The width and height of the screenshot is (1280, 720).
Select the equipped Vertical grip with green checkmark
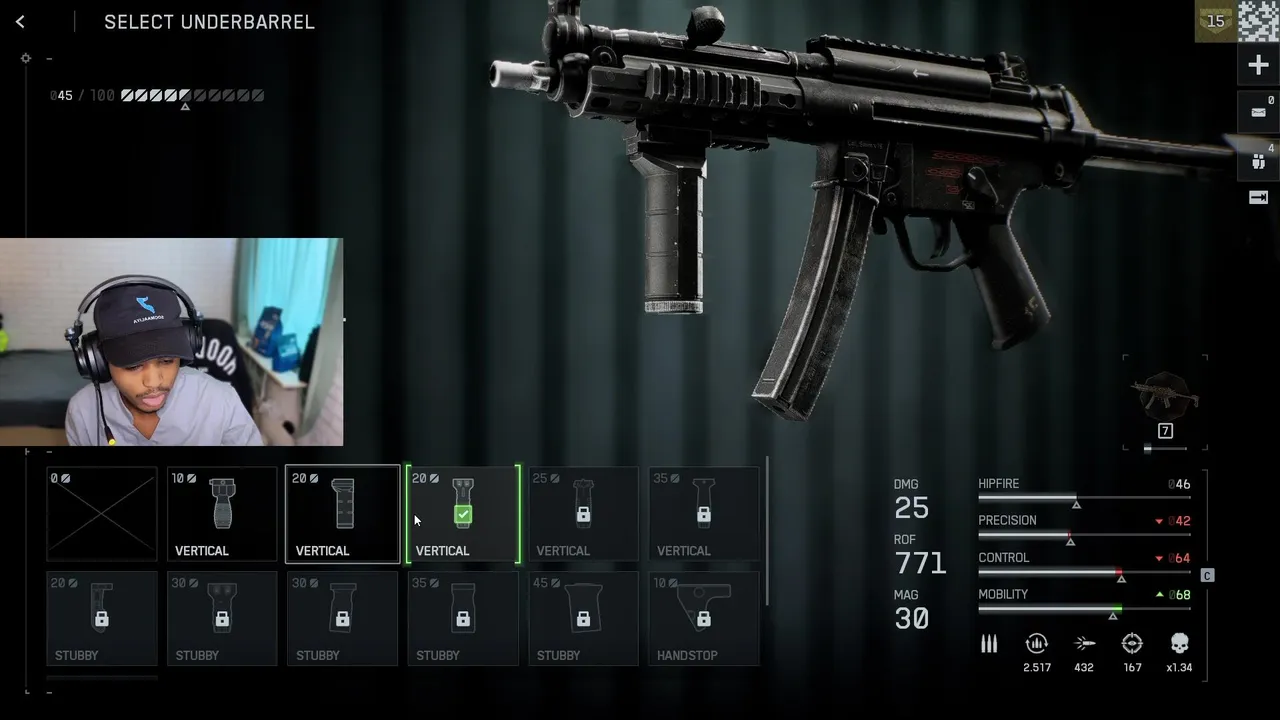point(463,514)
